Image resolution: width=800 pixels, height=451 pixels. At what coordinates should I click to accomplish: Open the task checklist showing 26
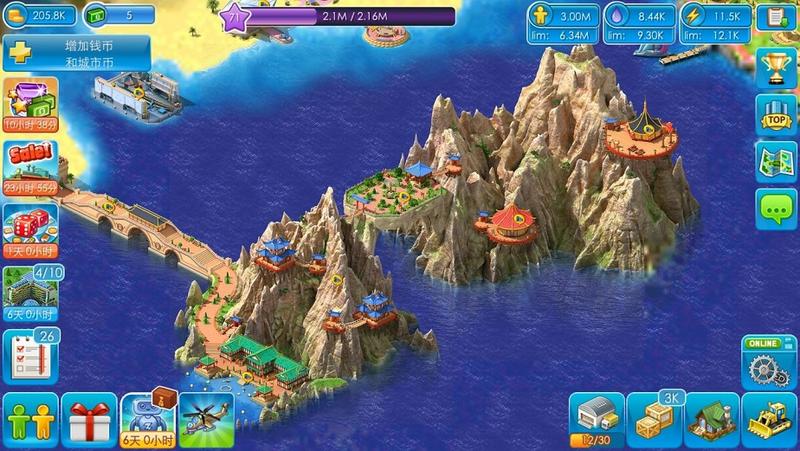point(30,352)
